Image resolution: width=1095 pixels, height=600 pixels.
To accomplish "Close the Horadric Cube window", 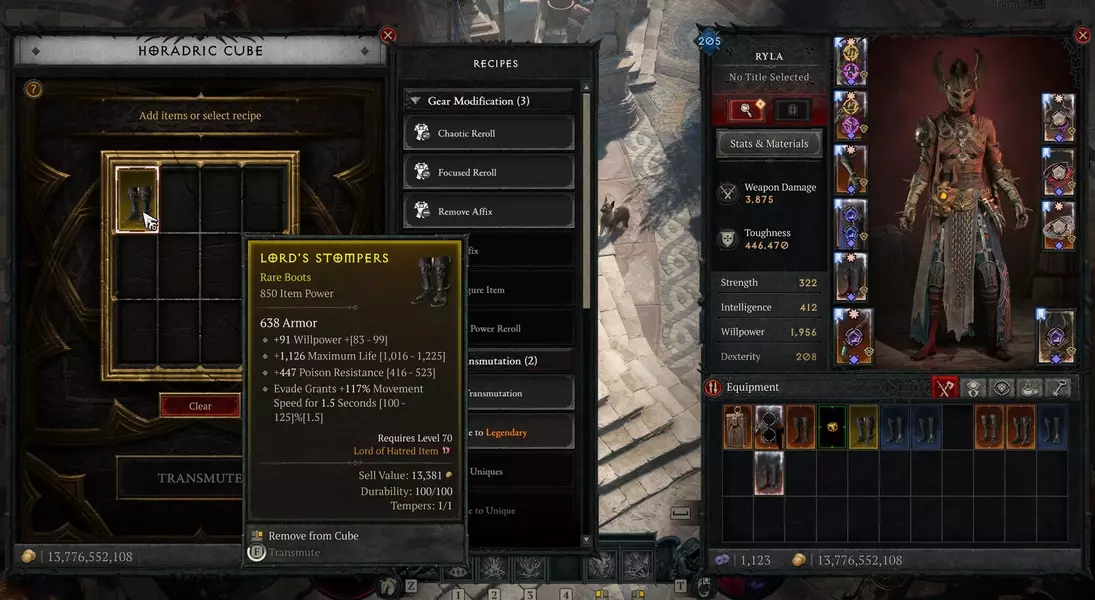I will (x=388, y=36).
